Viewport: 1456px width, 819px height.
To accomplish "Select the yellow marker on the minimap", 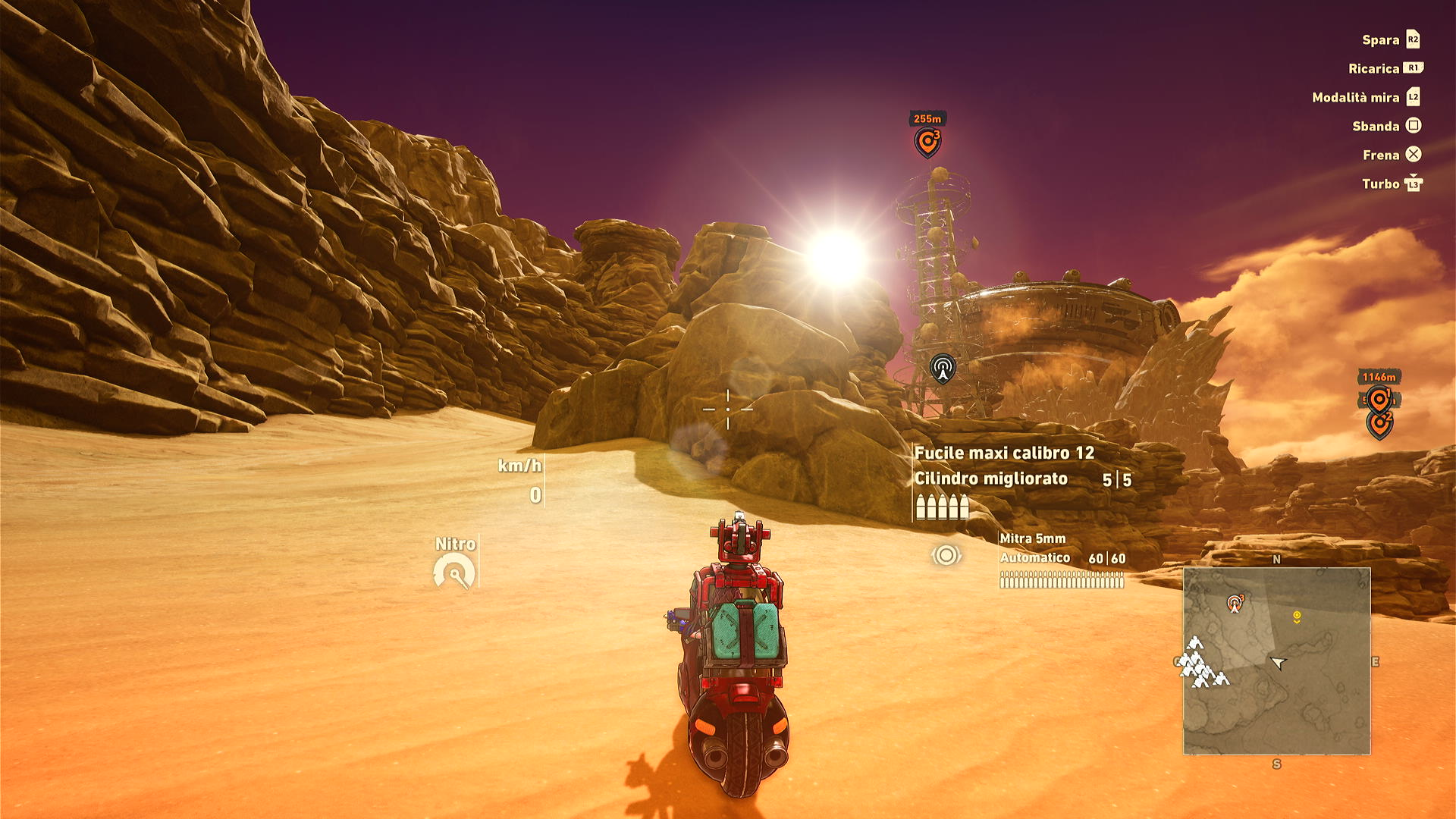I will coord(1297,617).
